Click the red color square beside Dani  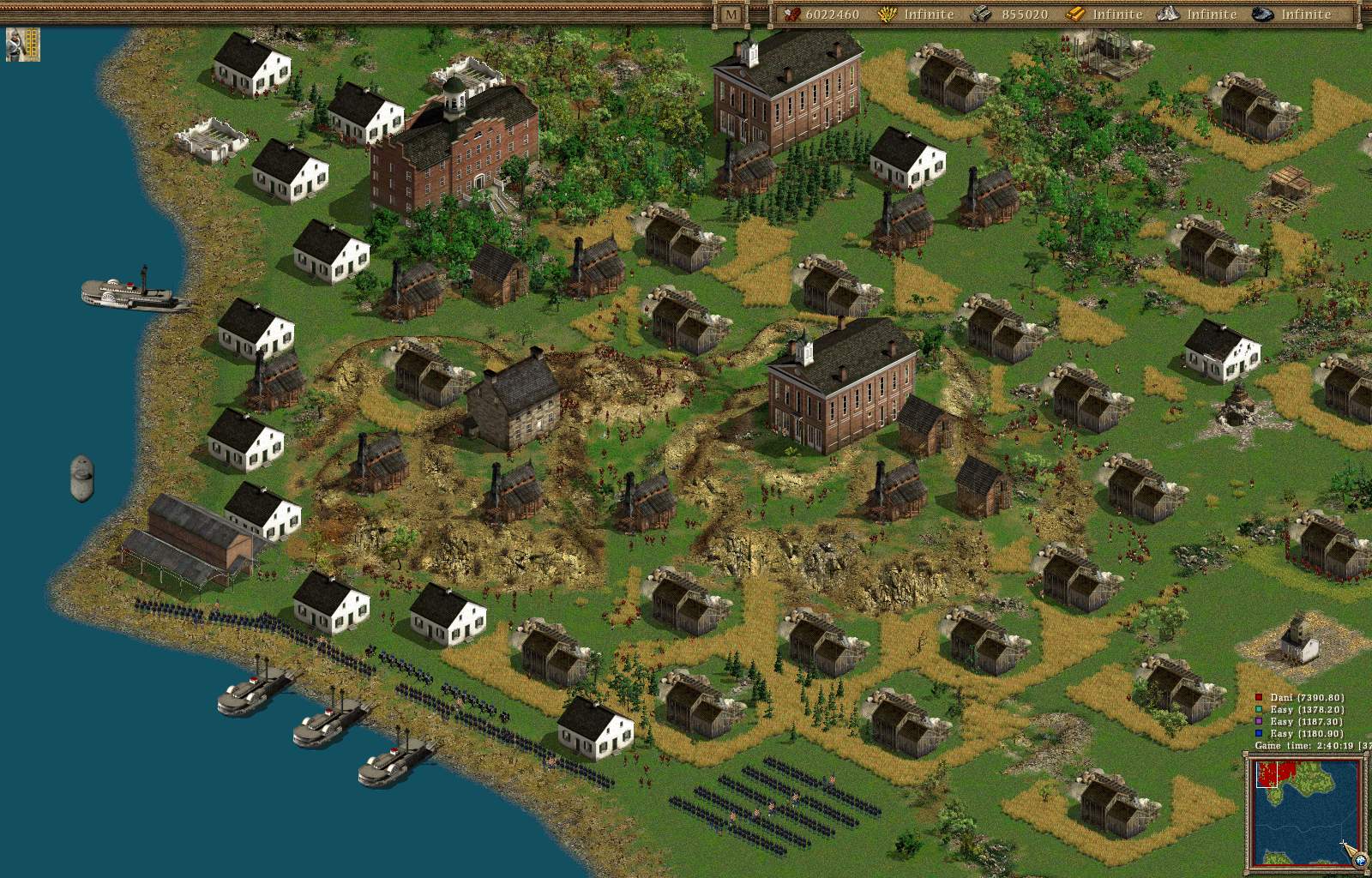point(1259,697)
